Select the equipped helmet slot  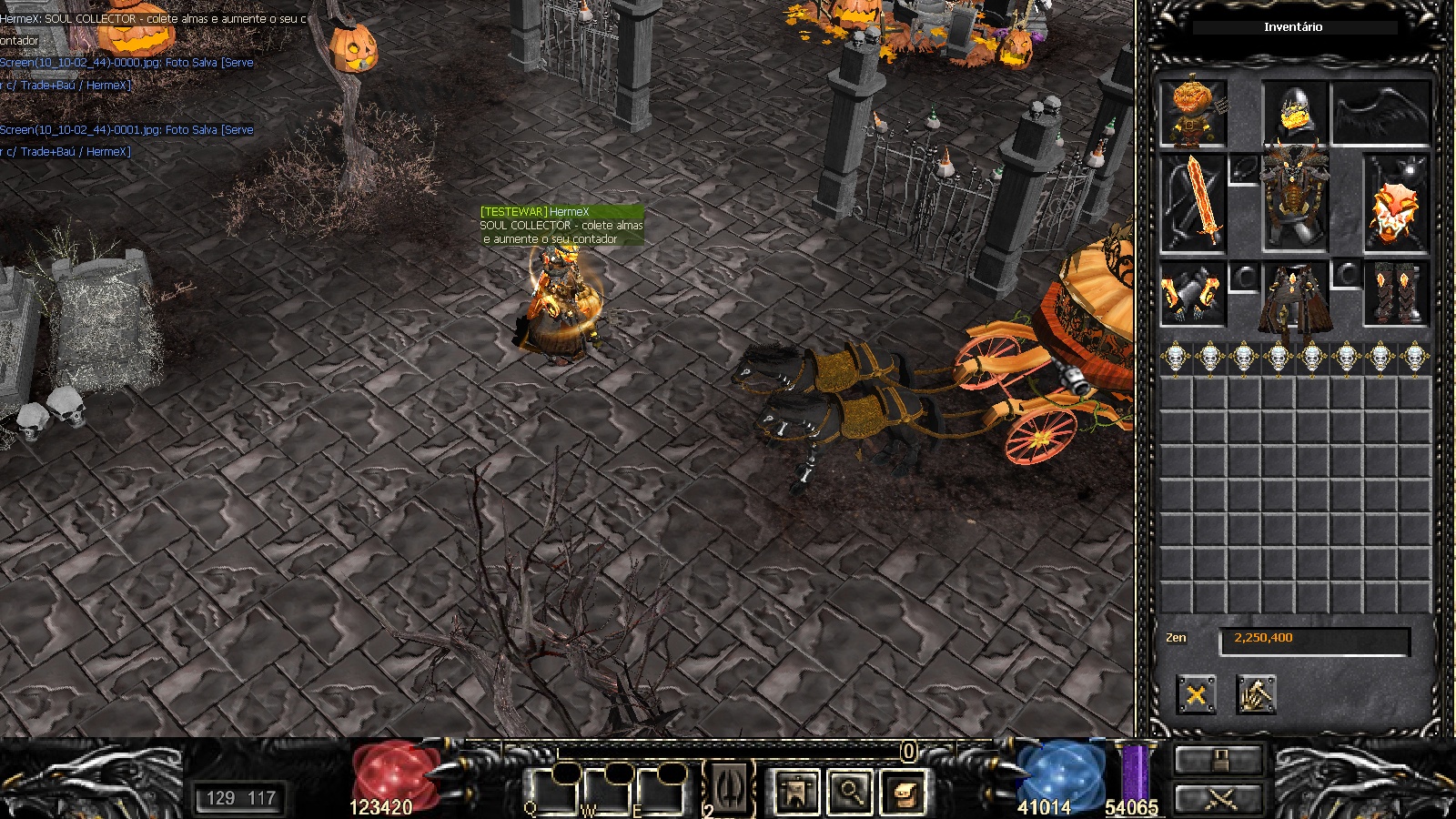tap(1294, 112)
